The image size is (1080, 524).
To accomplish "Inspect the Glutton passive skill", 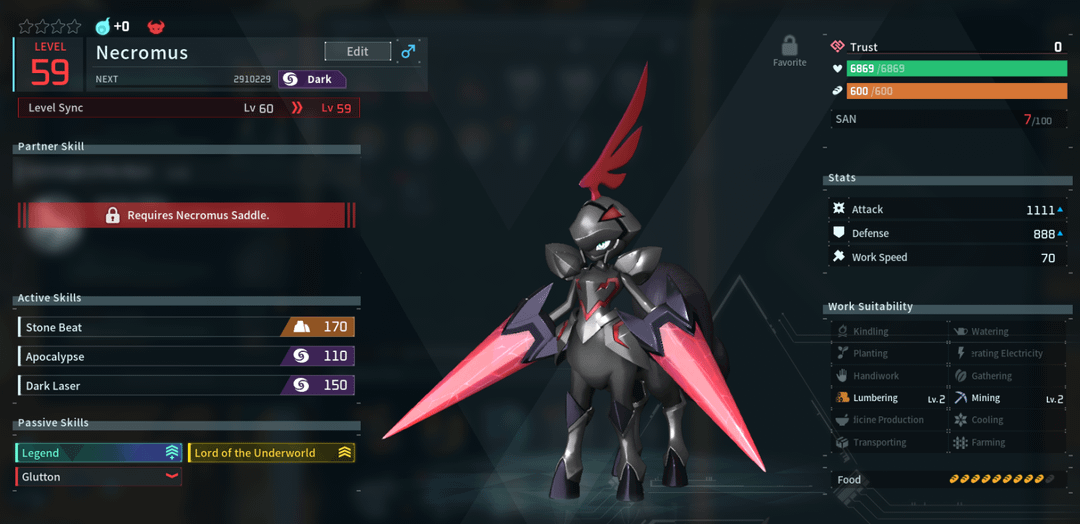I will pyautogui.click(x=99, y=477).
